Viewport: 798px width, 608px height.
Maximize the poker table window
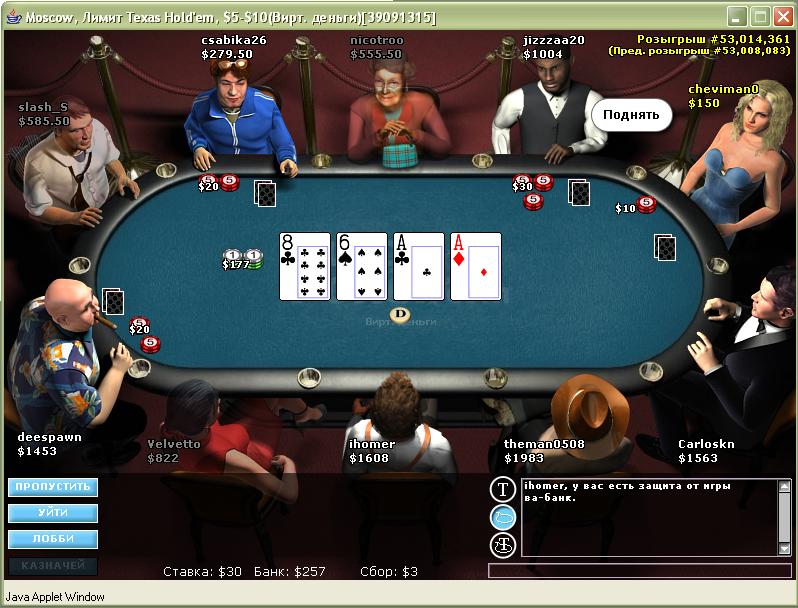pos(759,17)
